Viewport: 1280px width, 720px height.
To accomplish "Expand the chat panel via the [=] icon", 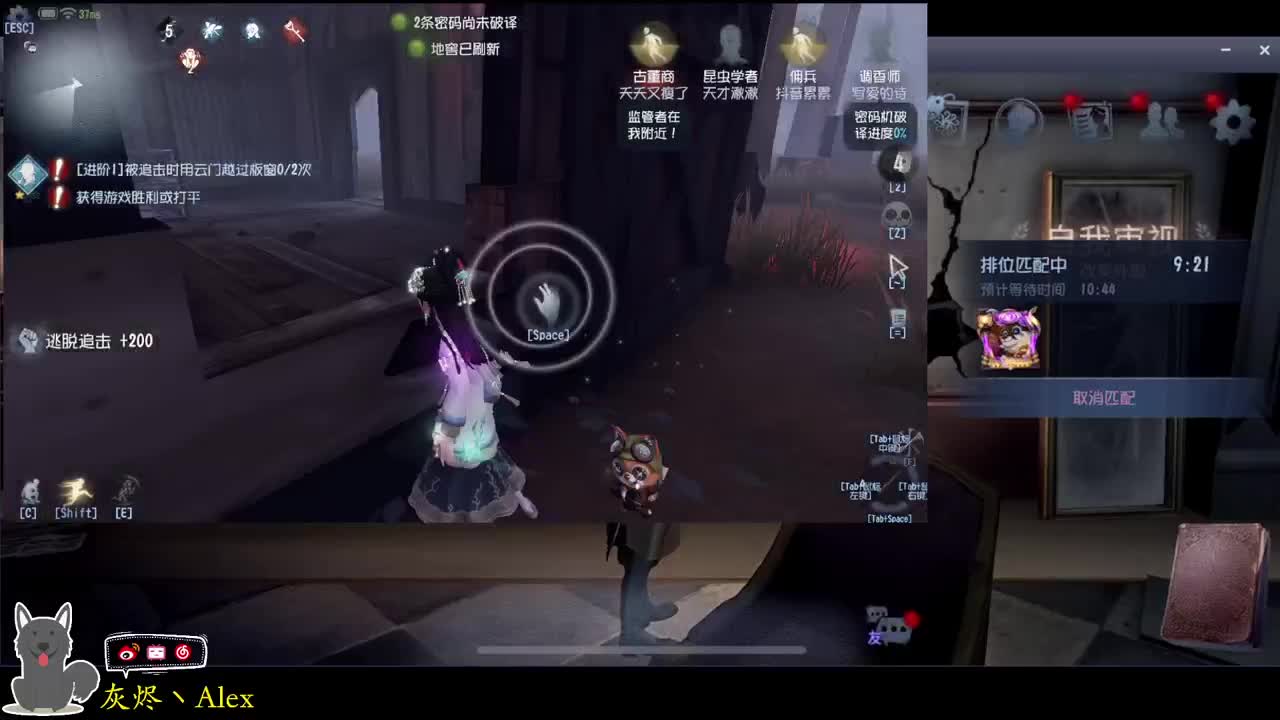I will tap(898, 315).
